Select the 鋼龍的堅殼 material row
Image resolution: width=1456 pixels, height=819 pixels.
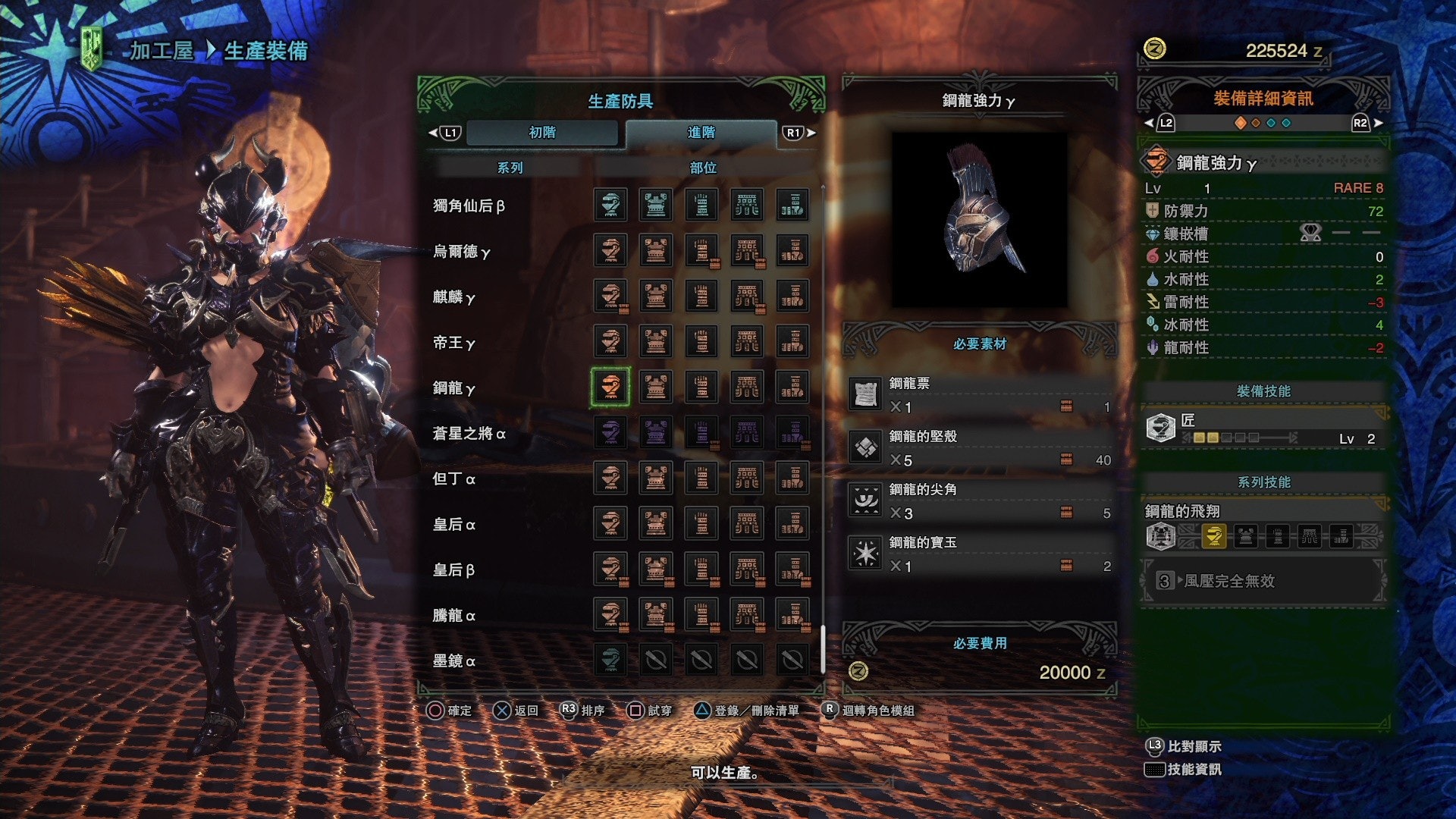point(979,448)
